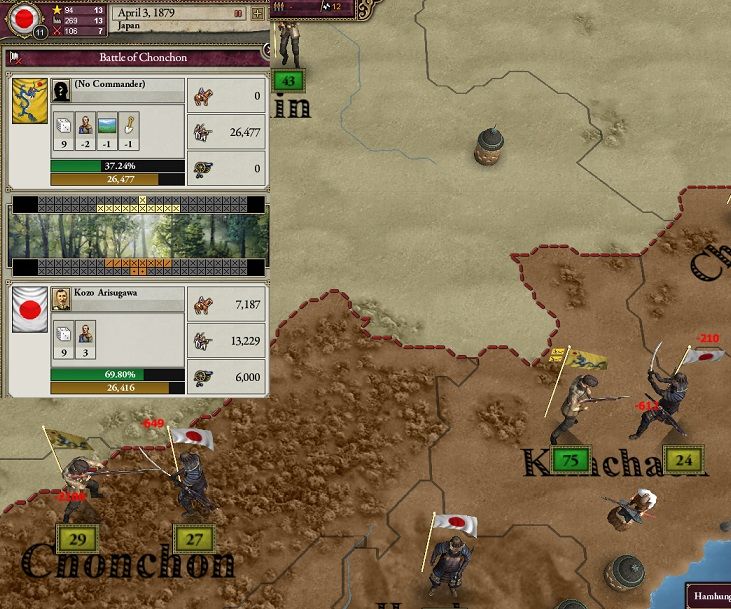Click the rank badge showing 11
Screen dimensions: 731x609
(39, 32)
